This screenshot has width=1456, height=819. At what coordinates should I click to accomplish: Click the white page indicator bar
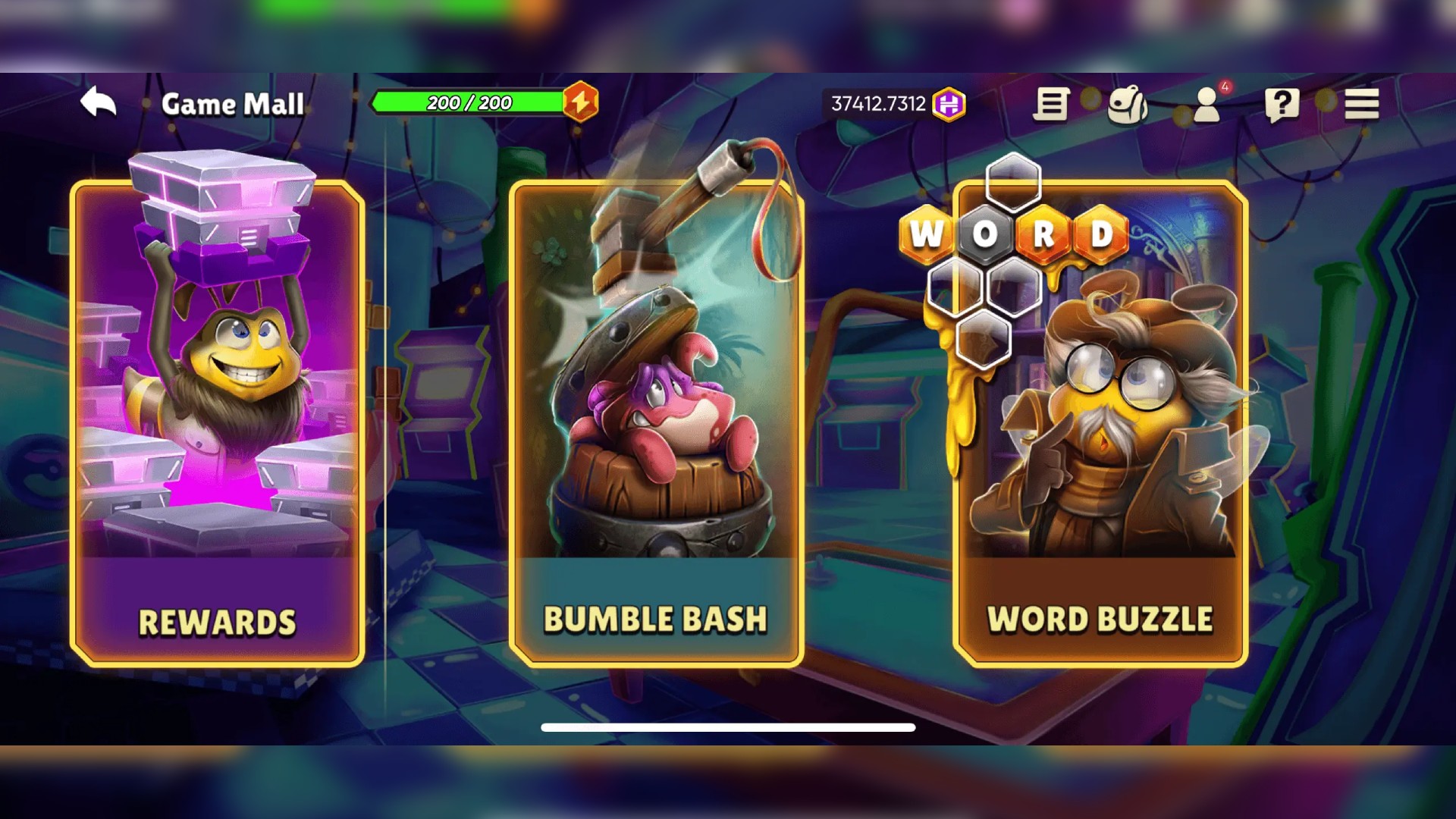tap(728, 726)
